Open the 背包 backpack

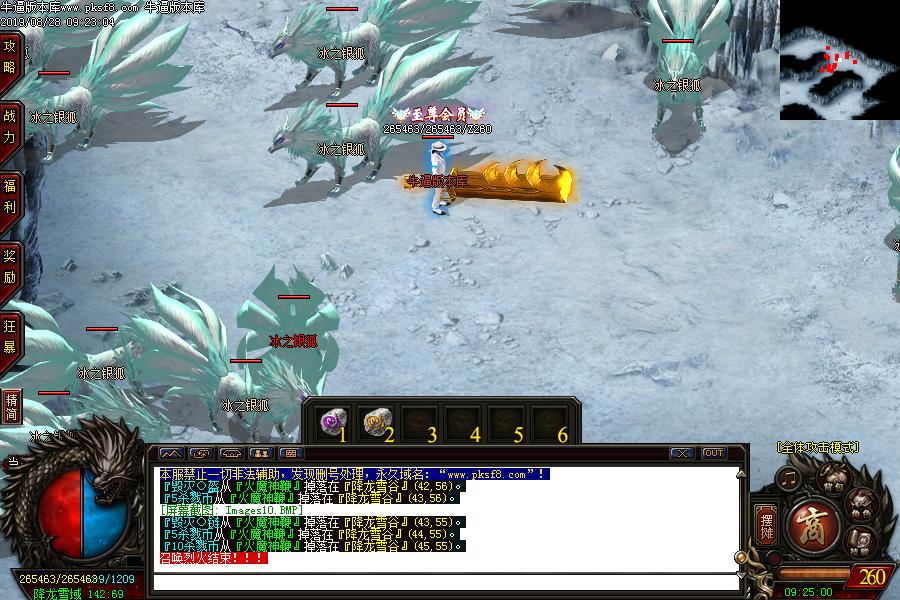(832, 477)
